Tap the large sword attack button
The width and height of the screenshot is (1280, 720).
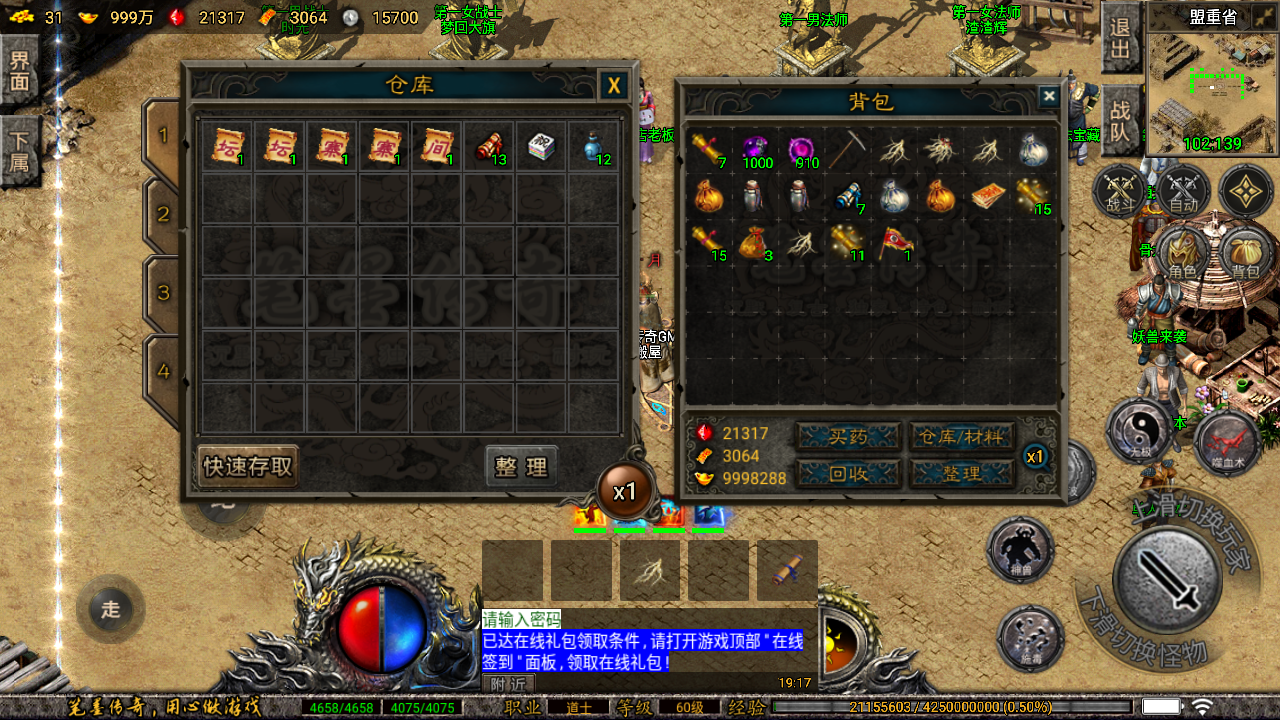tap(1167, 575)
